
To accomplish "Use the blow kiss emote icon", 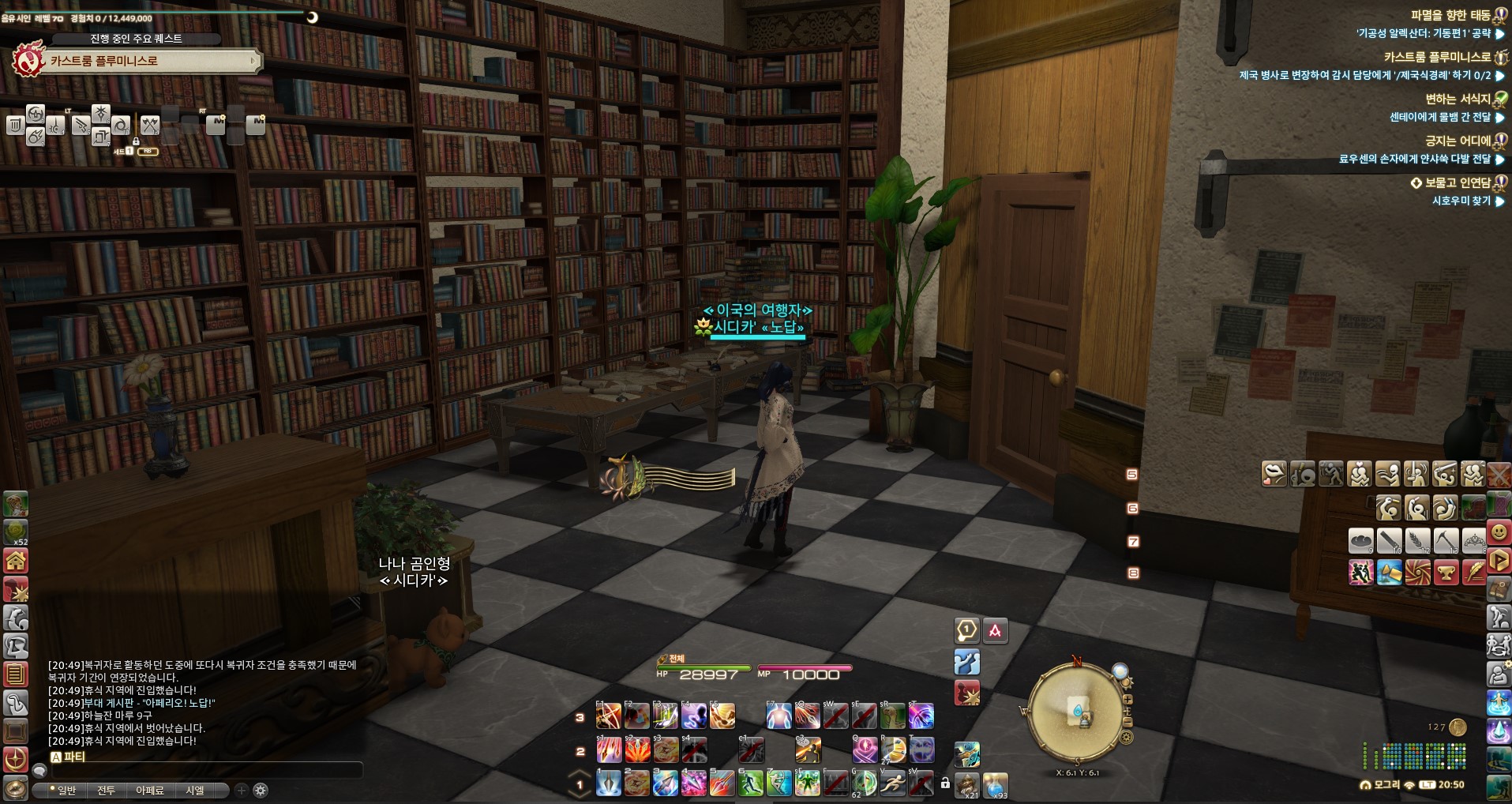I will click(x=1274, y=474).
